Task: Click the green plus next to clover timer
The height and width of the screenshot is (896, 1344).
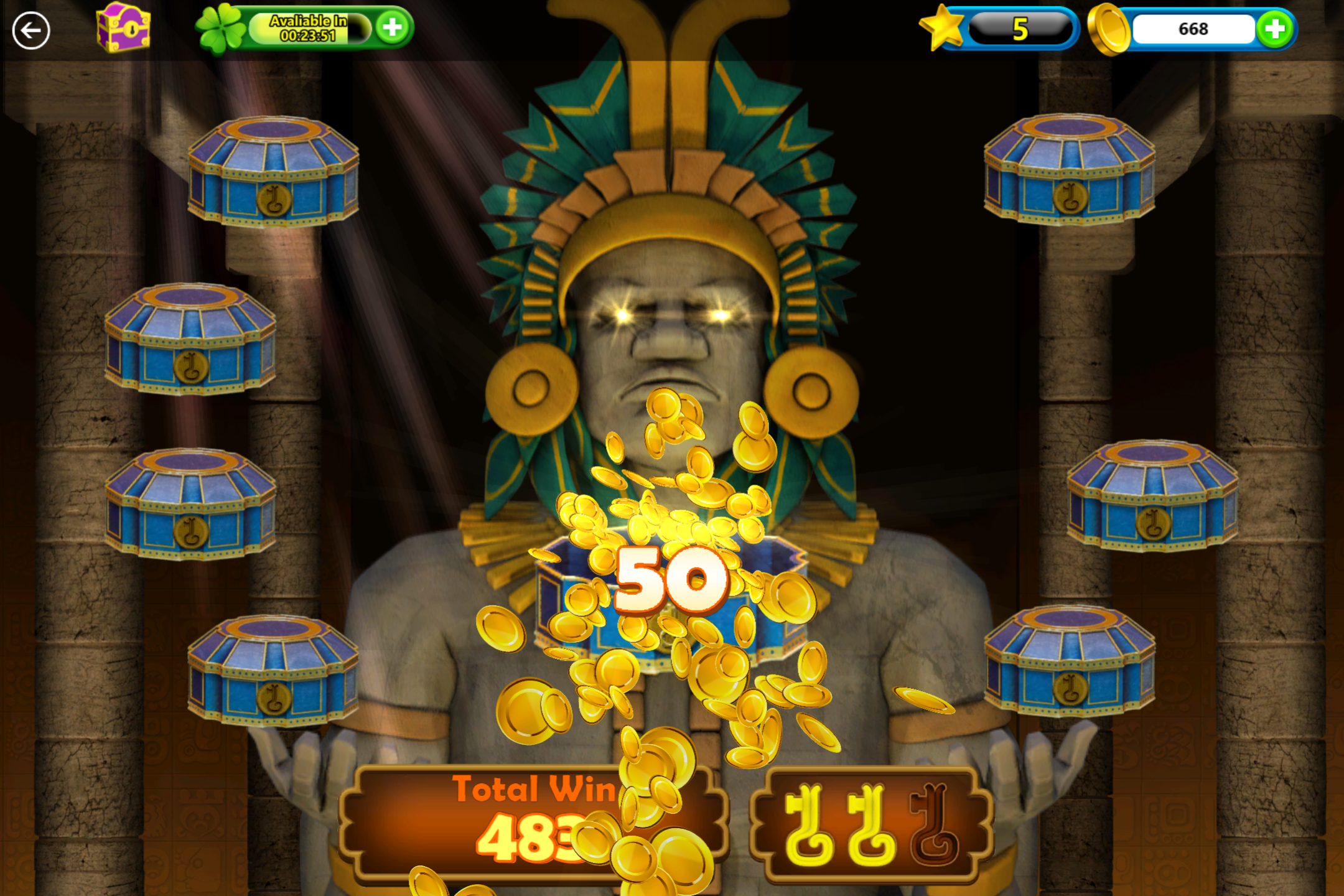Action: click(393, 27)
